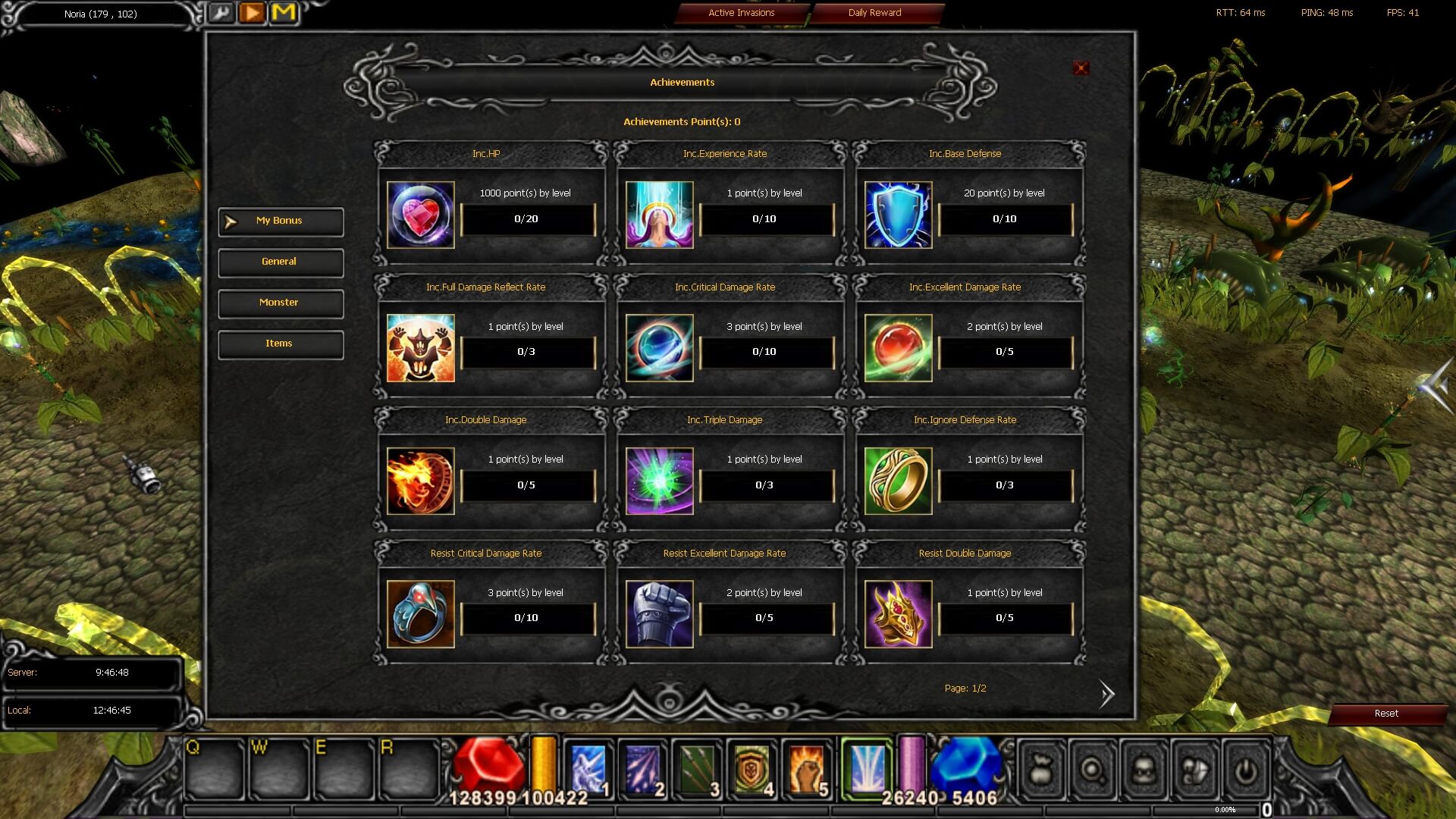Click the magnifying glass search icon
The height and width of the screenshot is (819, 1456).
coord(1092,770)
